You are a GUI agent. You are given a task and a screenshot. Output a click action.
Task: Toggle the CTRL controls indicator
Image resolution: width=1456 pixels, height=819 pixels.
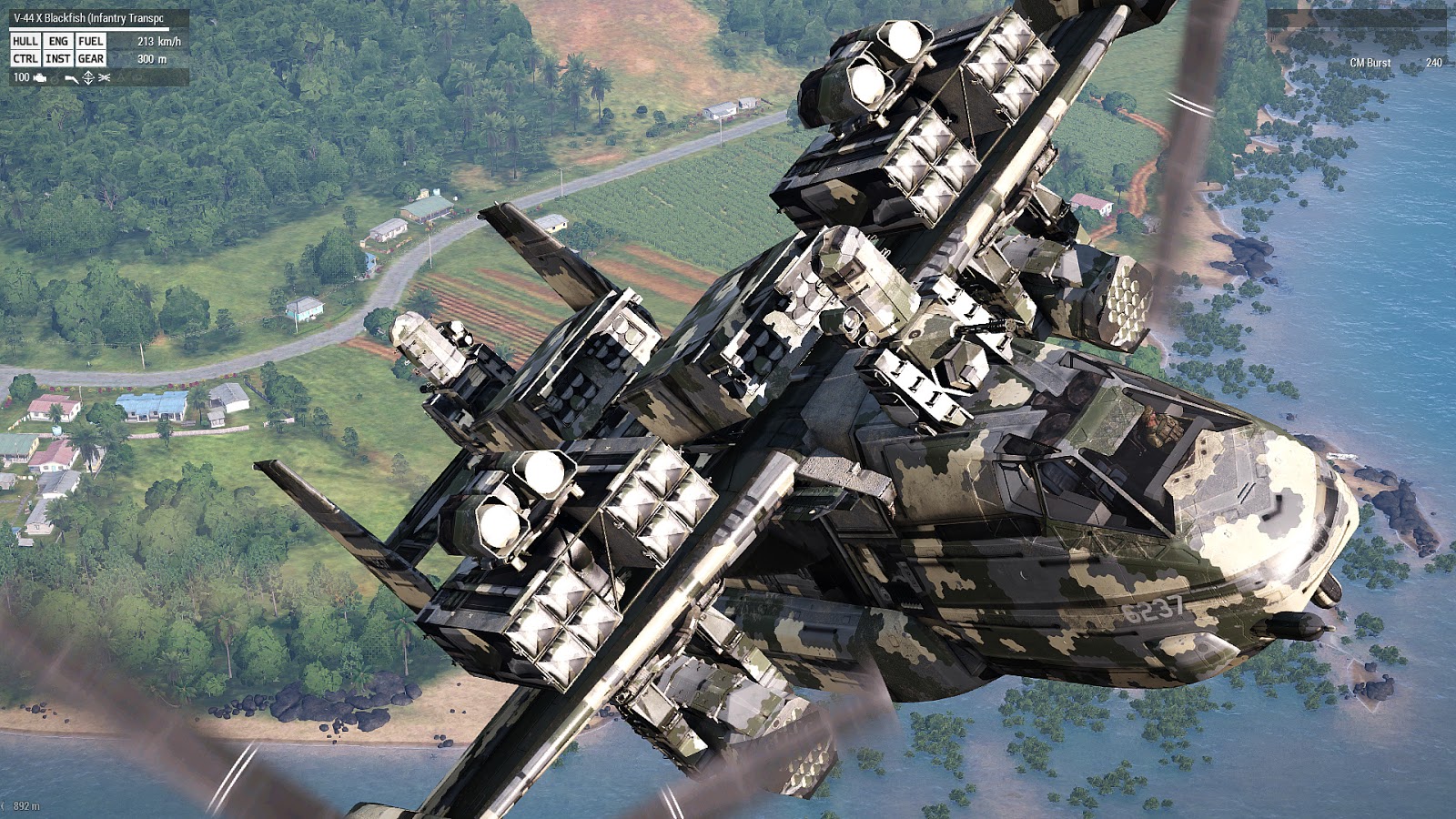[25, 59]
